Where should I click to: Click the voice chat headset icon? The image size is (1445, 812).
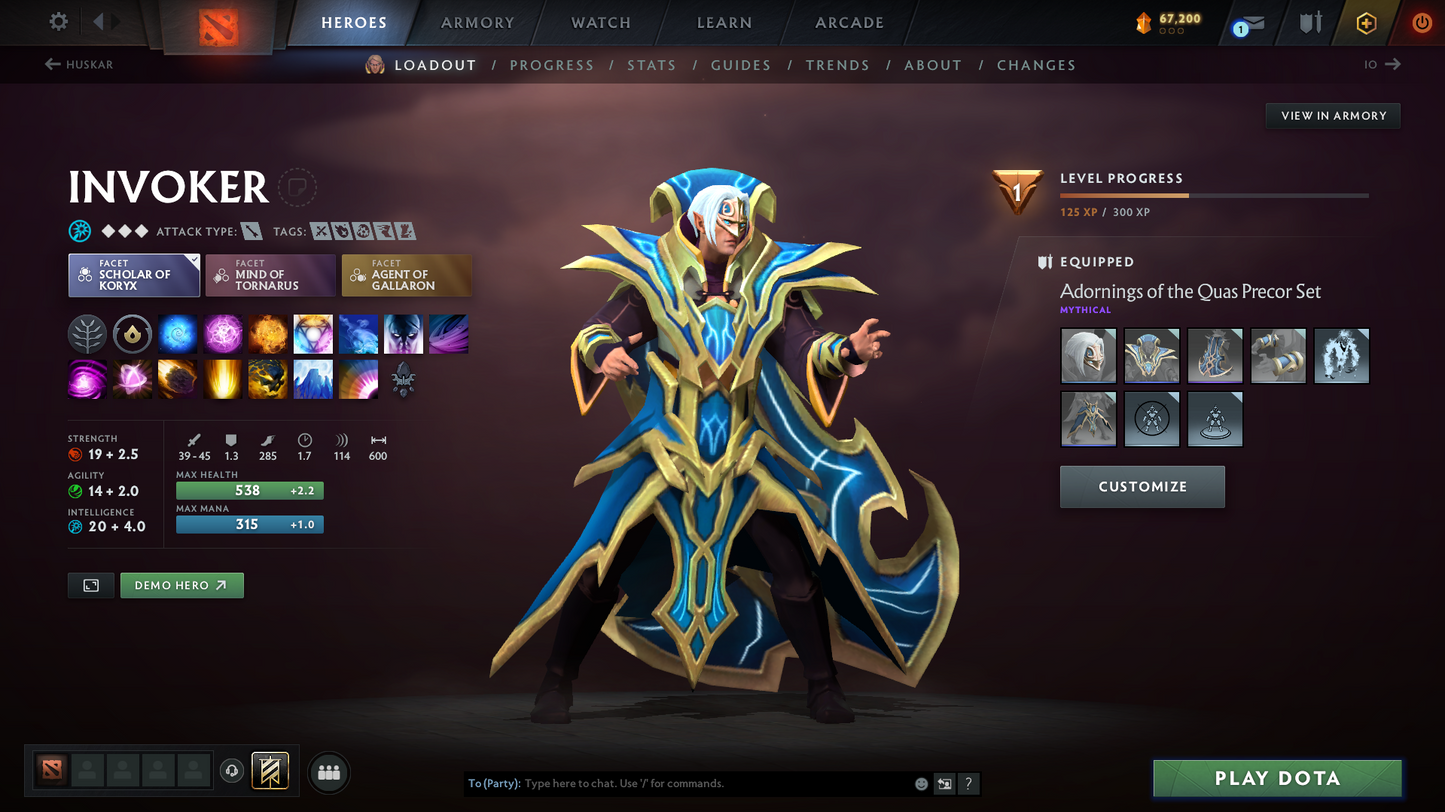[232, 770]
